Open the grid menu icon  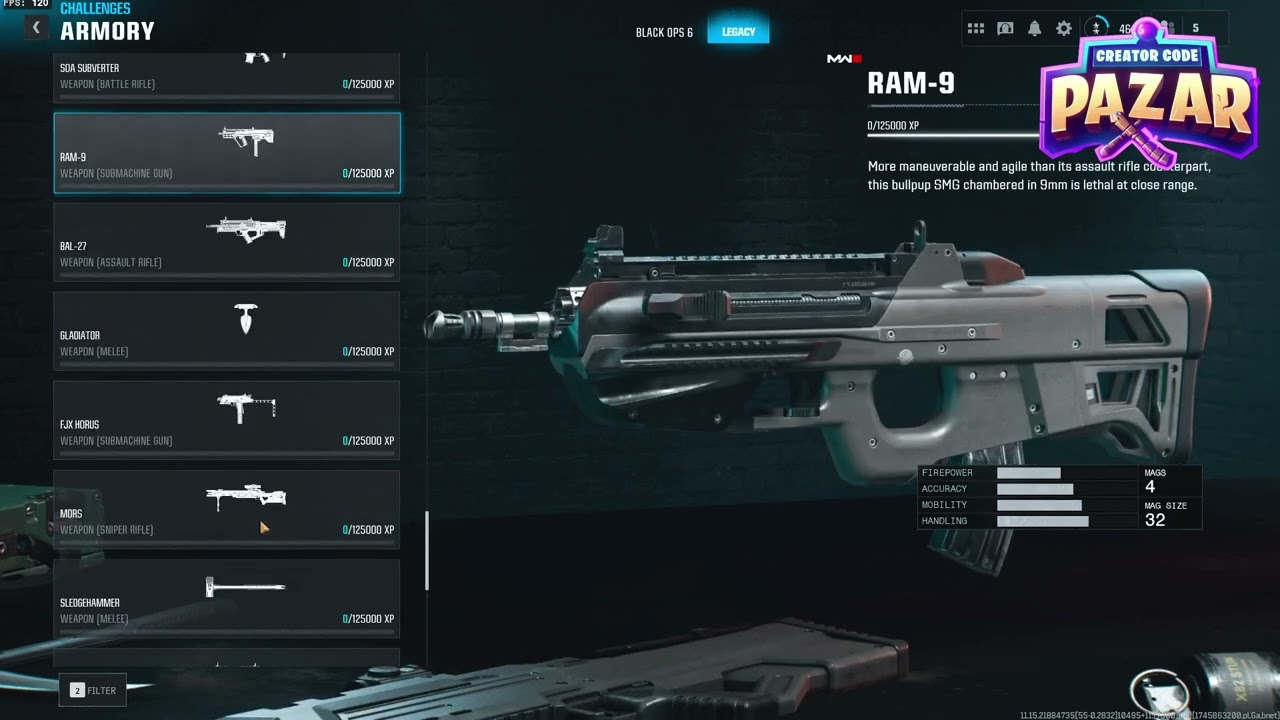pos(976,29)
